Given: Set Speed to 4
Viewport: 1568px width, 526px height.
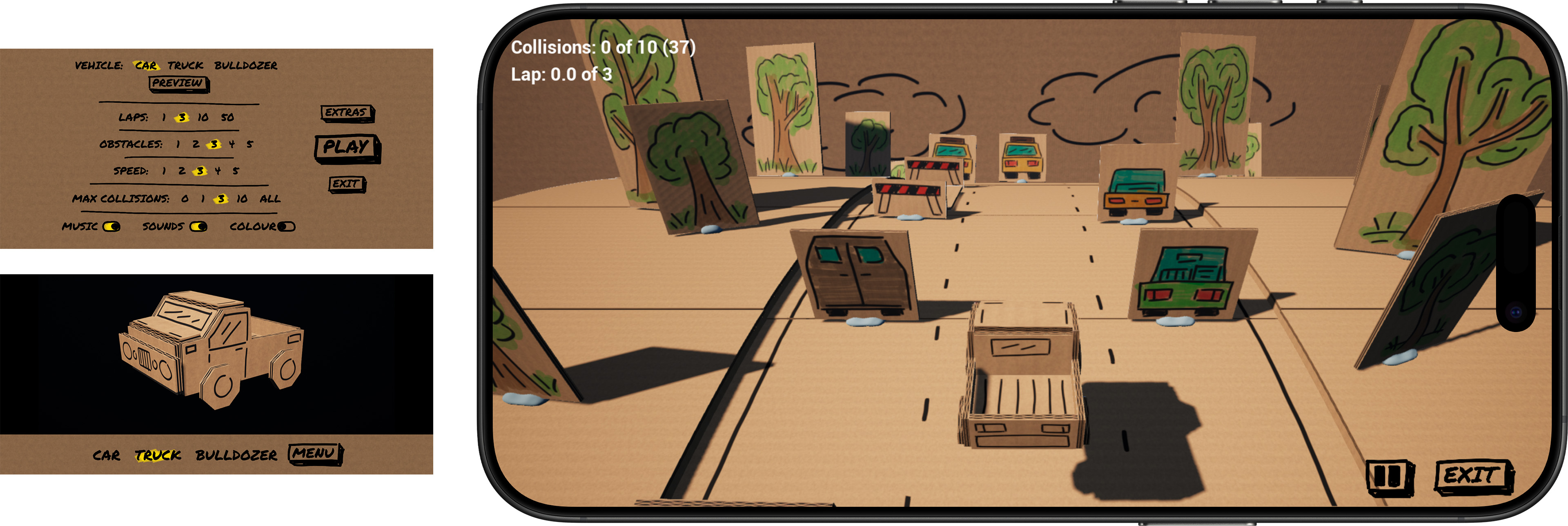Looking at the screenshot, I should click(x=218, y=171).
